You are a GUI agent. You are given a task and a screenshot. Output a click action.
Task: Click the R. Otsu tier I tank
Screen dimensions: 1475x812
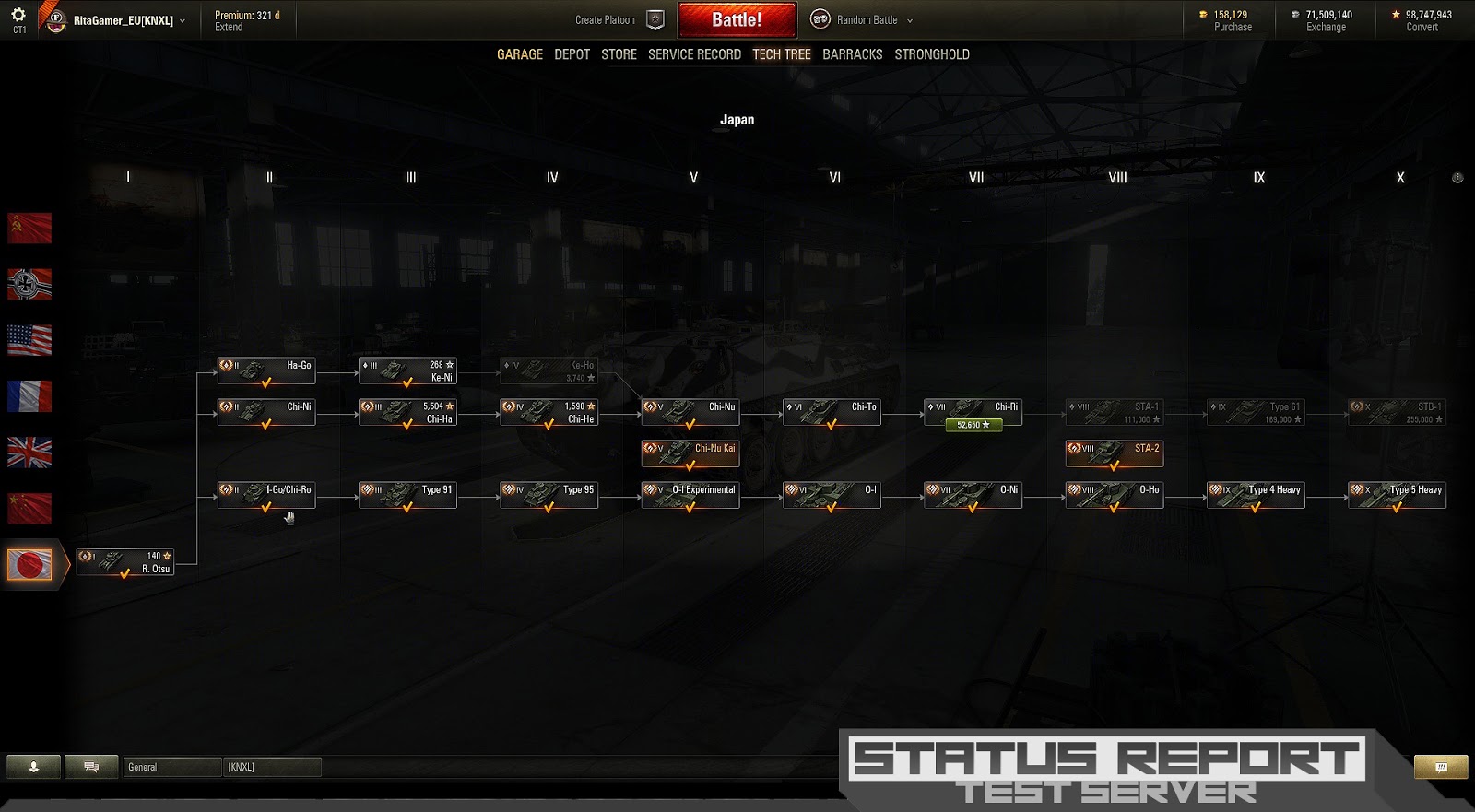[x=125, y=562]
